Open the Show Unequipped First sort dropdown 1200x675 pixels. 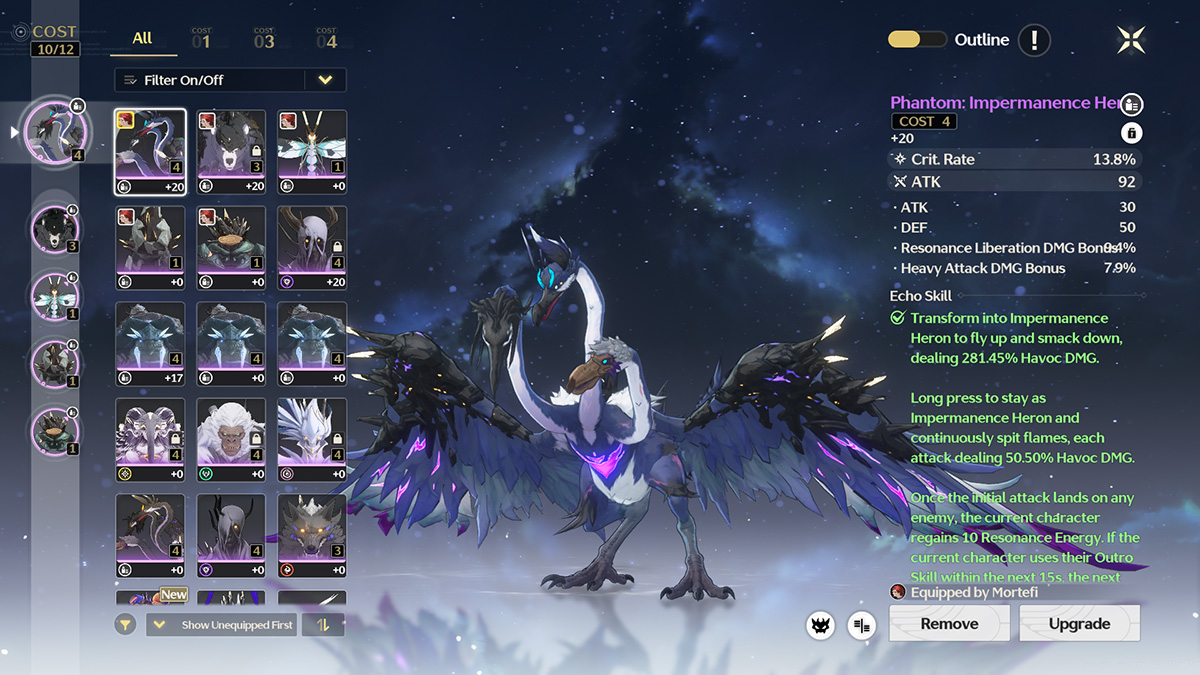click(221, 625)
